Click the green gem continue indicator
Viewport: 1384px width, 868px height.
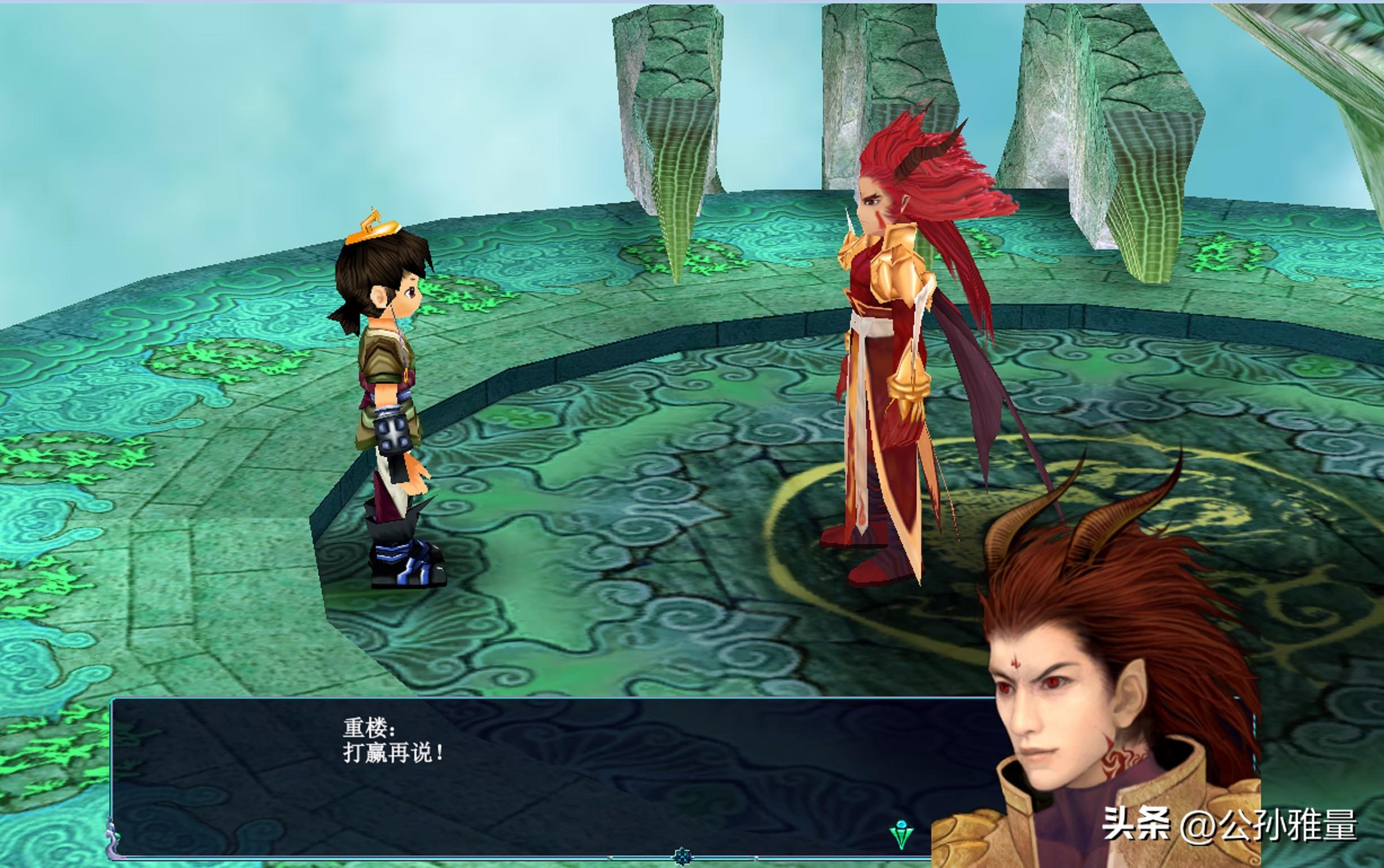(901, 834)
